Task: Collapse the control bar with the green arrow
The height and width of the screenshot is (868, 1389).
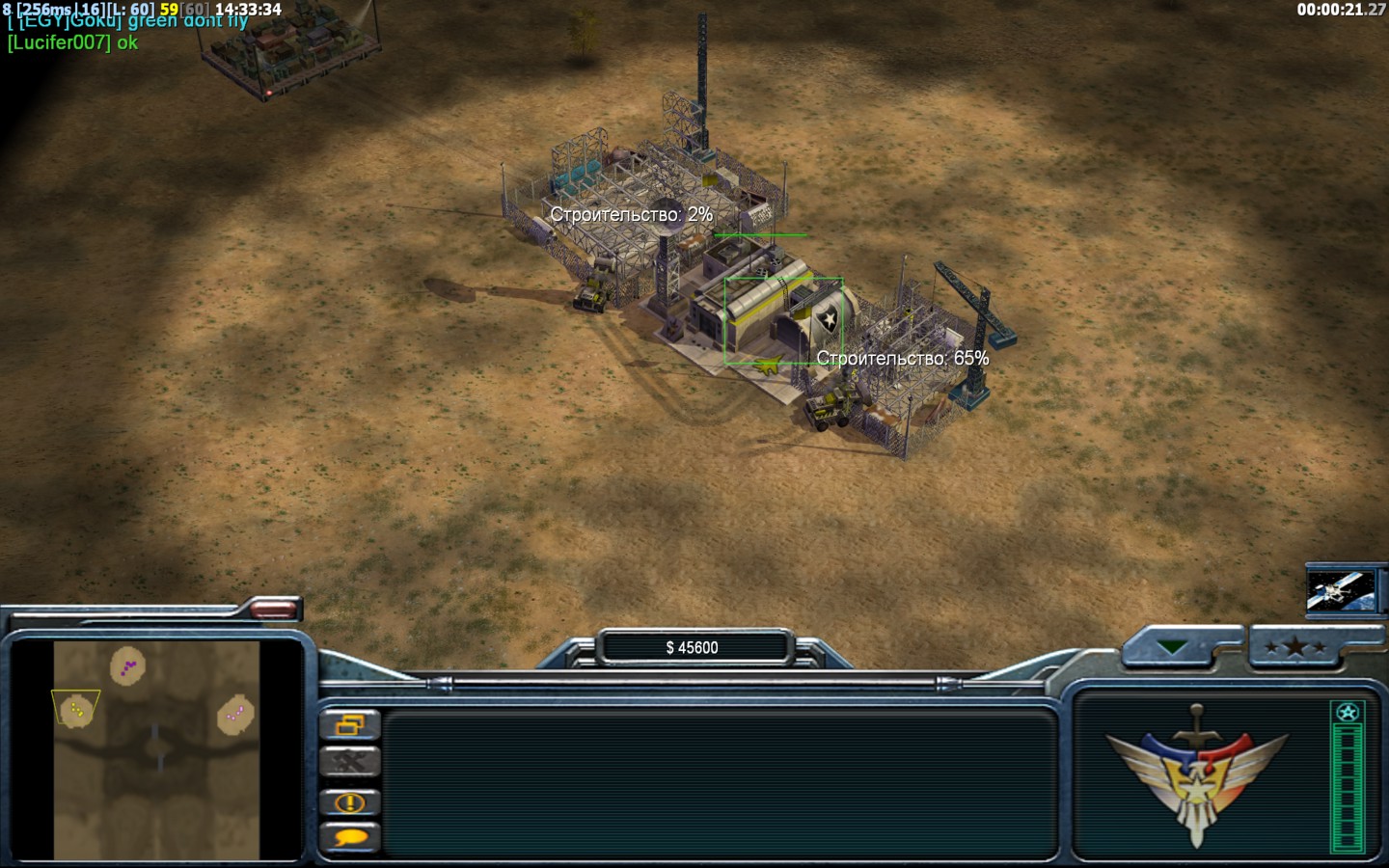Action: pyautogui.click(x=1173, y=648)
